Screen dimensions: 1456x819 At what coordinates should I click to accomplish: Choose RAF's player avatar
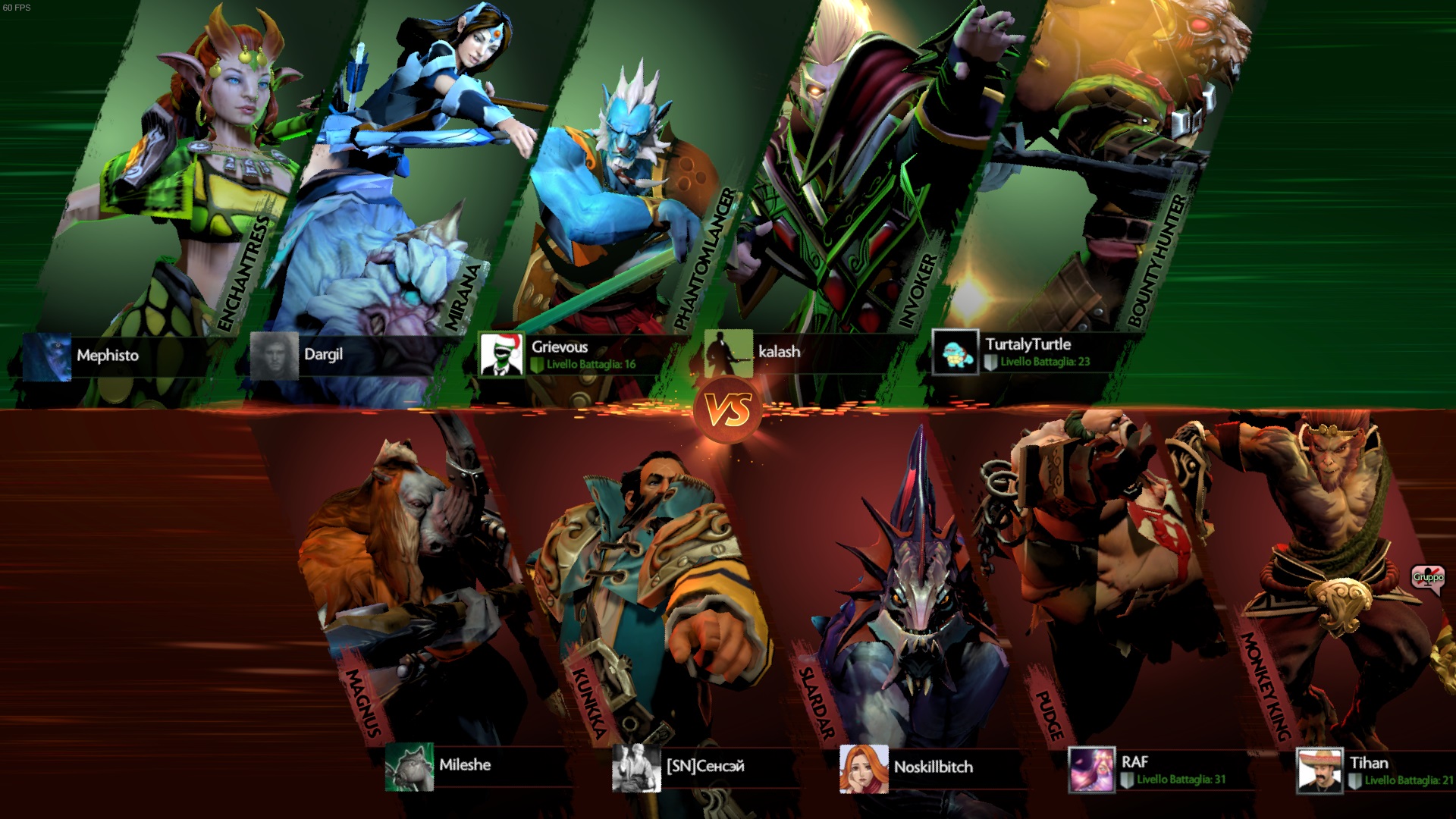click(x=1091, y=770)
